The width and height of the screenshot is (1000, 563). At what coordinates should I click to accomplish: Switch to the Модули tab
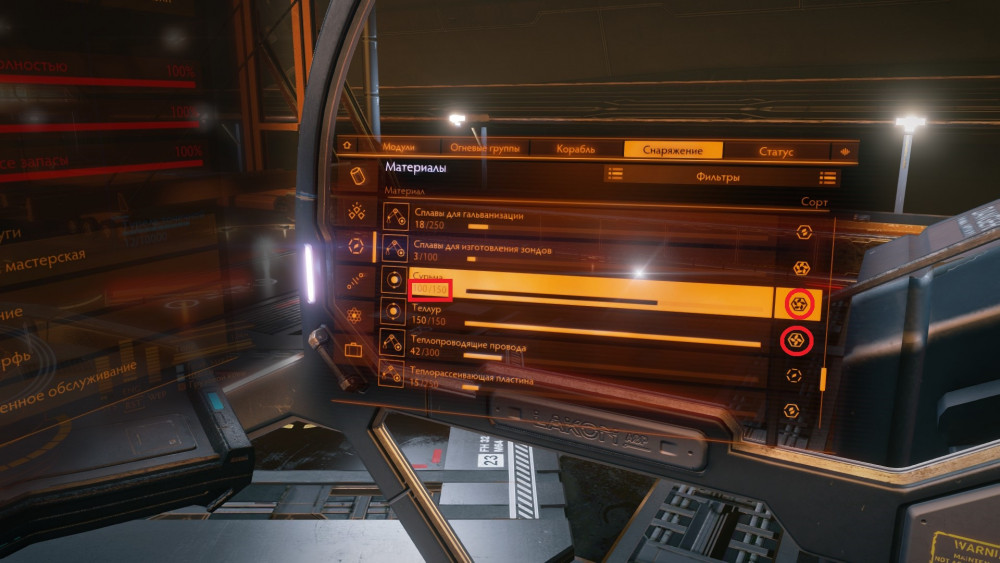[398, 147]
